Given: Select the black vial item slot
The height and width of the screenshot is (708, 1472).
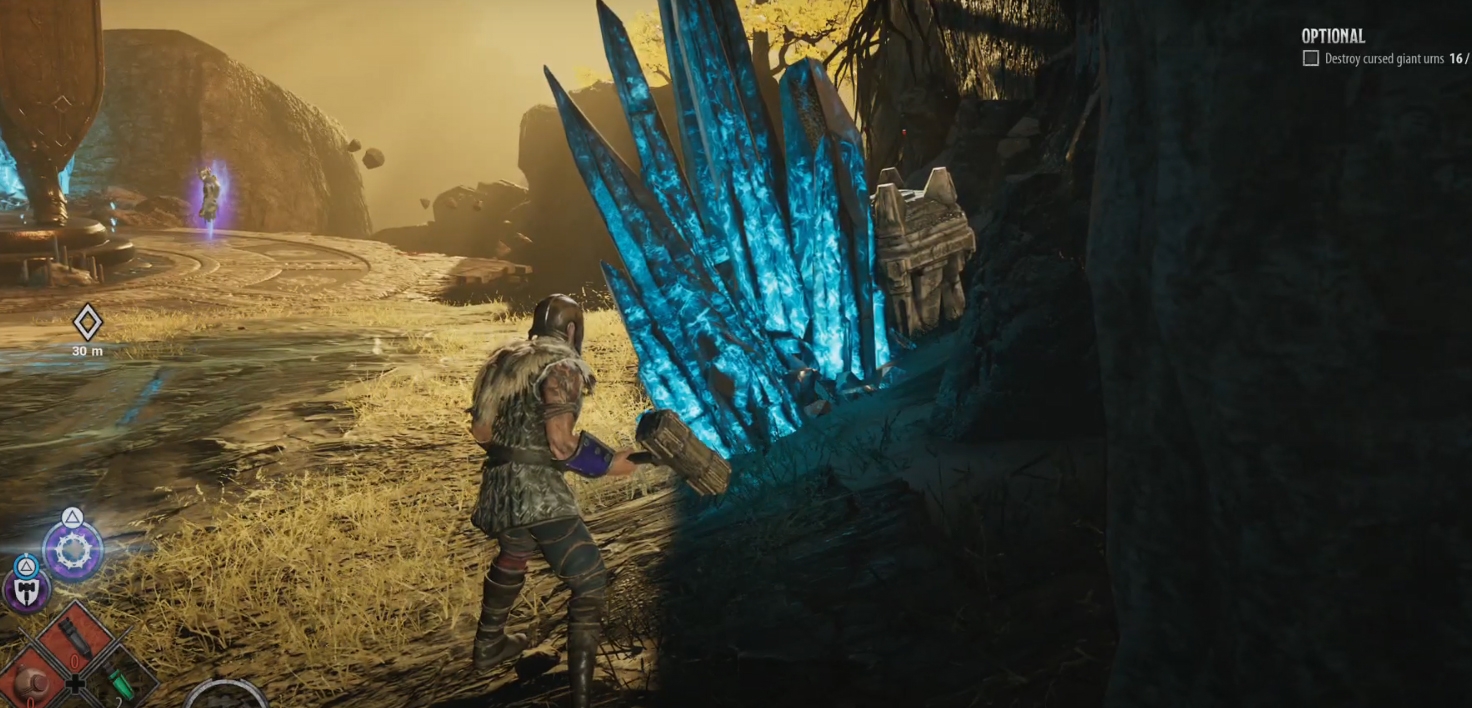Looking at the screenshot, I should click(77, 636).
